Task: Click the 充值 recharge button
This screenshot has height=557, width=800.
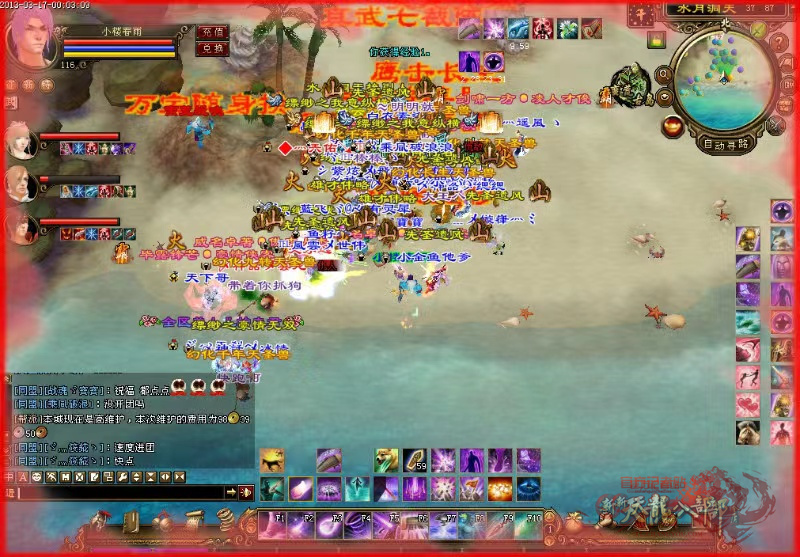Action: point(212,32)
